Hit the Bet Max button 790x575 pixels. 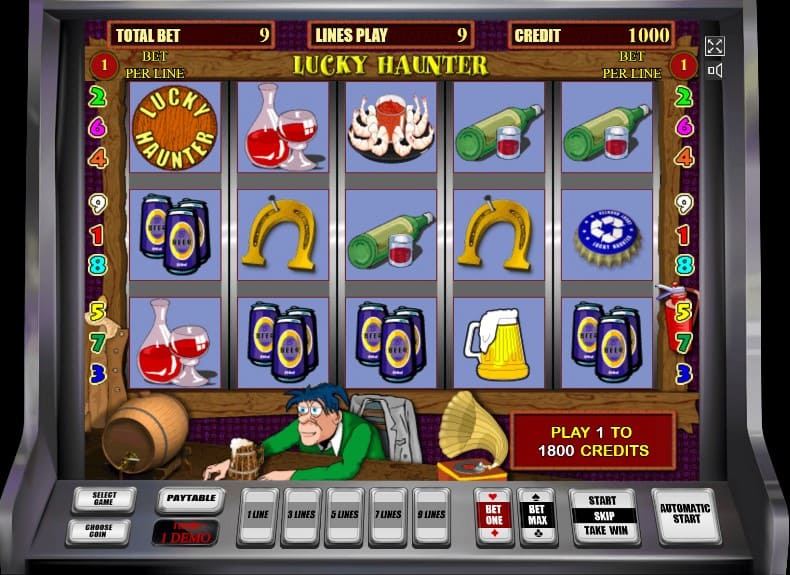tap(537, 516)
